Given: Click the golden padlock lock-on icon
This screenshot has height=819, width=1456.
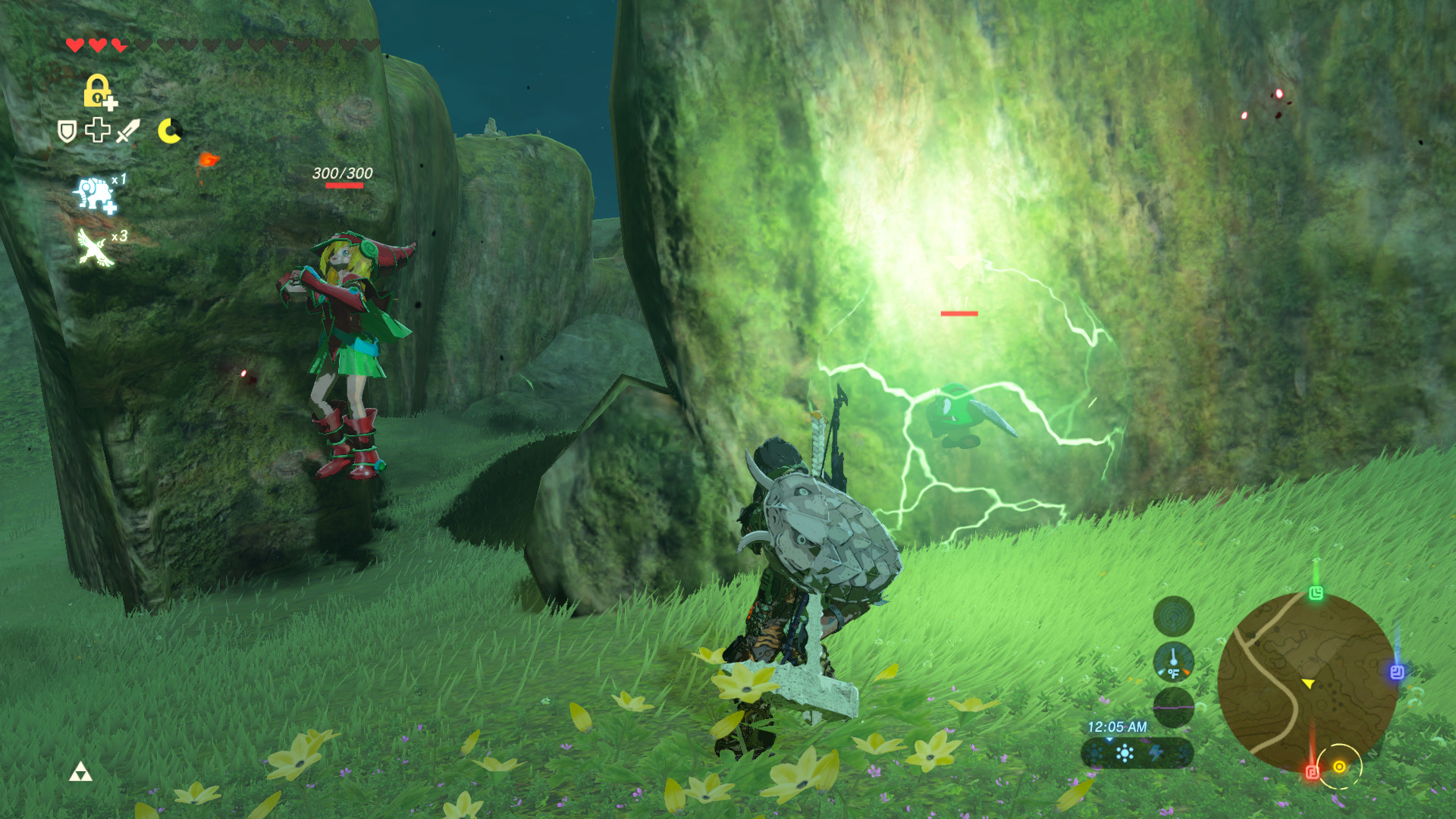Looking at the screenshot, I should click(x=98, y=91).
